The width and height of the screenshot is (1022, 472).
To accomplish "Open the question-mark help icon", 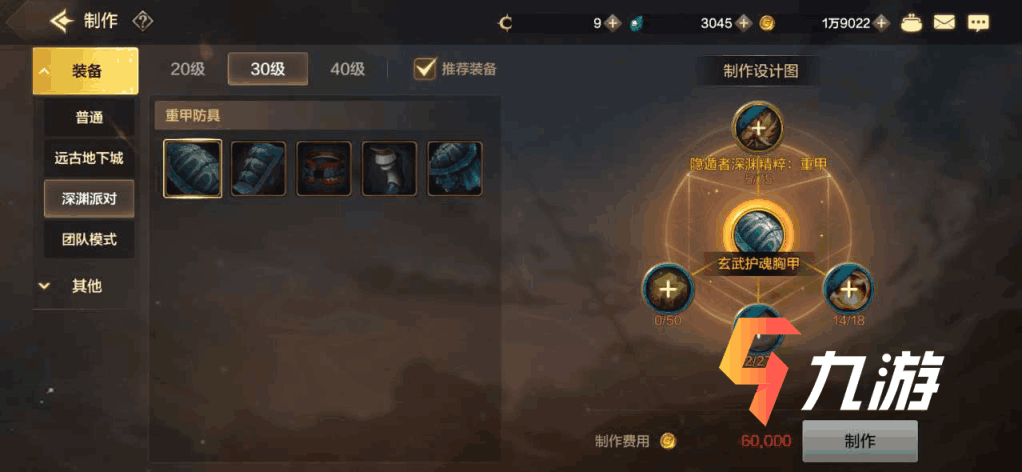I will (143, 21).
